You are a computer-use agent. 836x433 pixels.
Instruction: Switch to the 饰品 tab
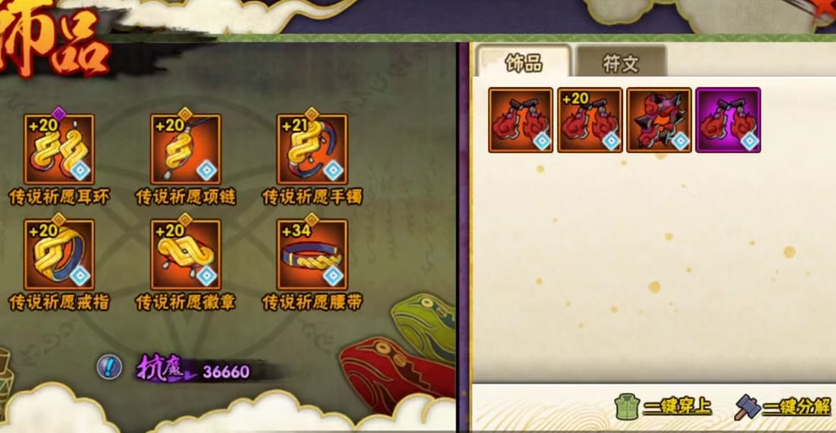(x=522, y=63)
